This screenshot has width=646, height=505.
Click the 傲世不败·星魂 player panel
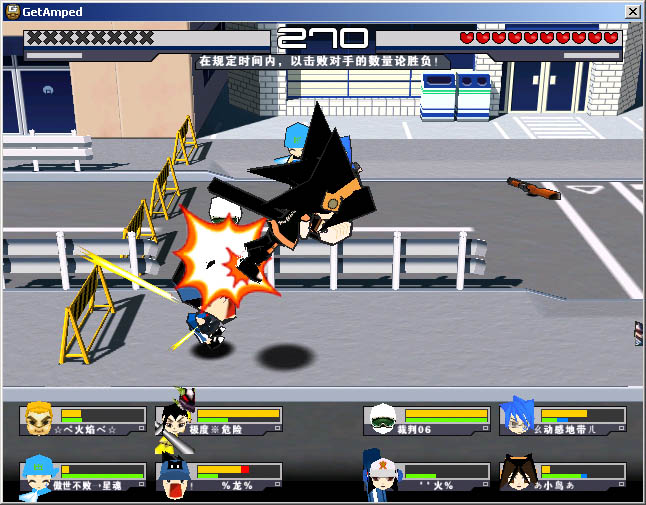83,477
